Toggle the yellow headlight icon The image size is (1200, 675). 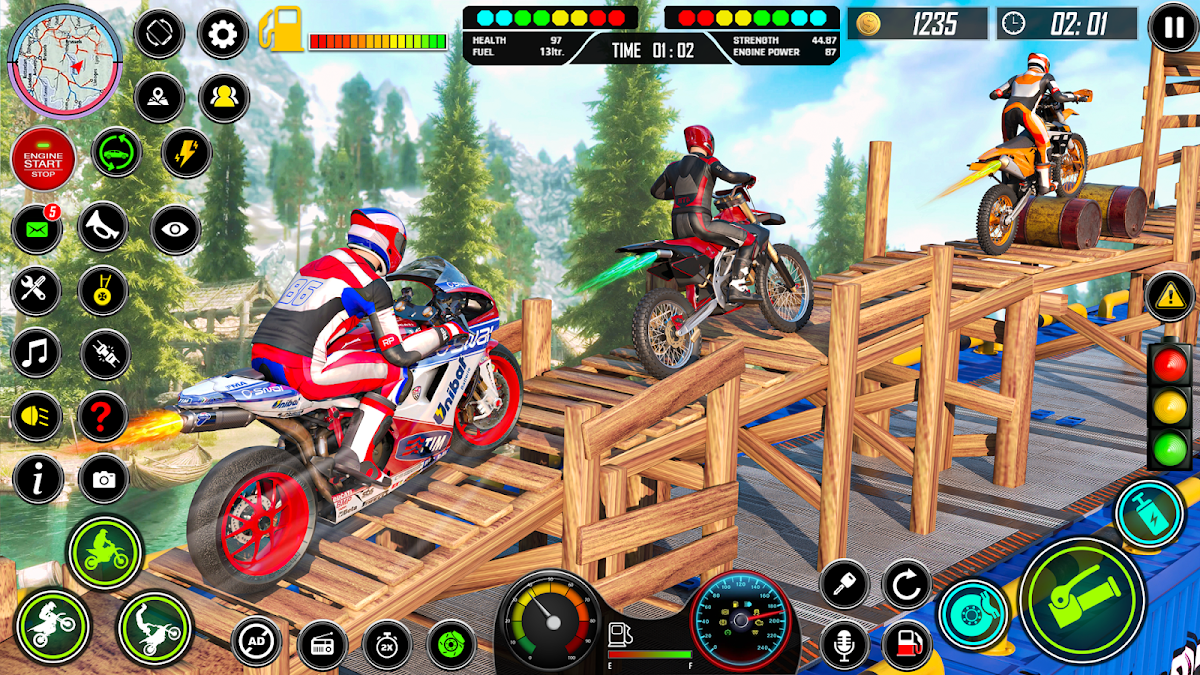coord(36,417)
